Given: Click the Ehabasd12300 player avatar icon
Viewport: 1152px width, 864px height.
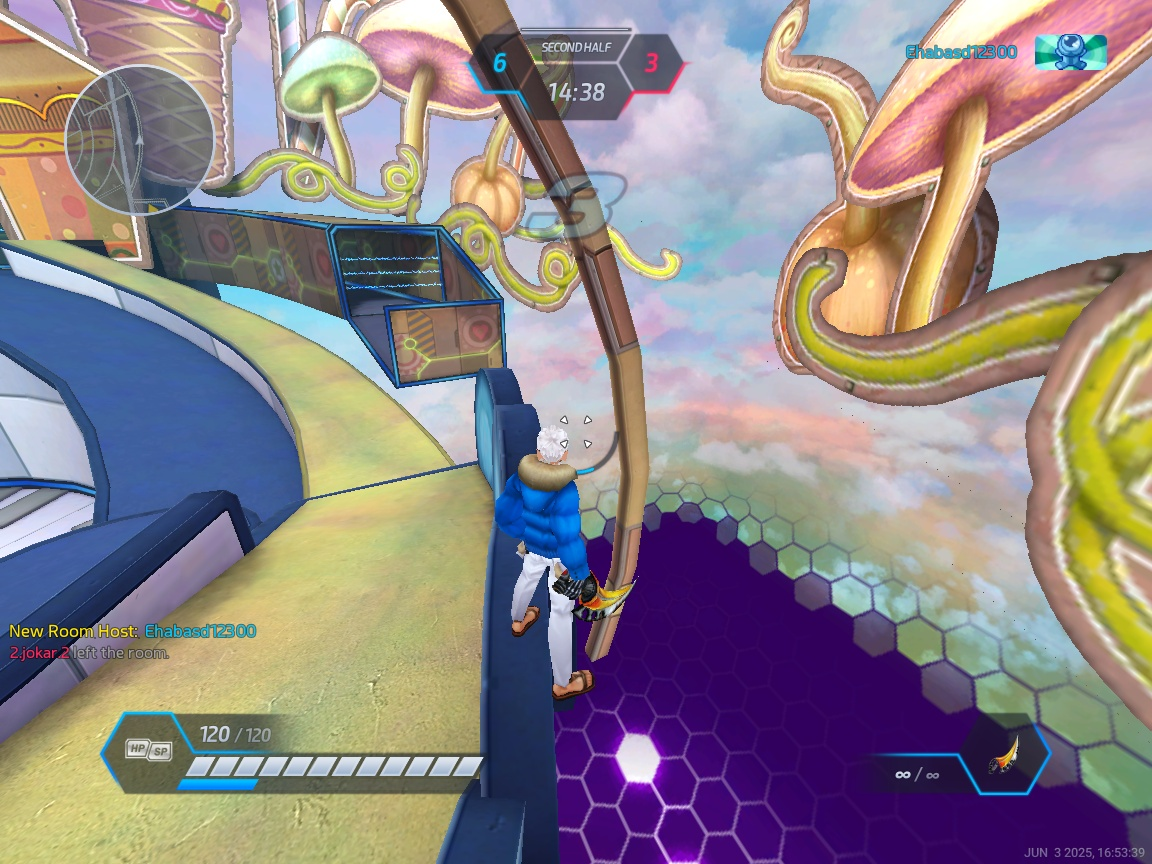Looking at the screenshot, I should point(1070,51).
